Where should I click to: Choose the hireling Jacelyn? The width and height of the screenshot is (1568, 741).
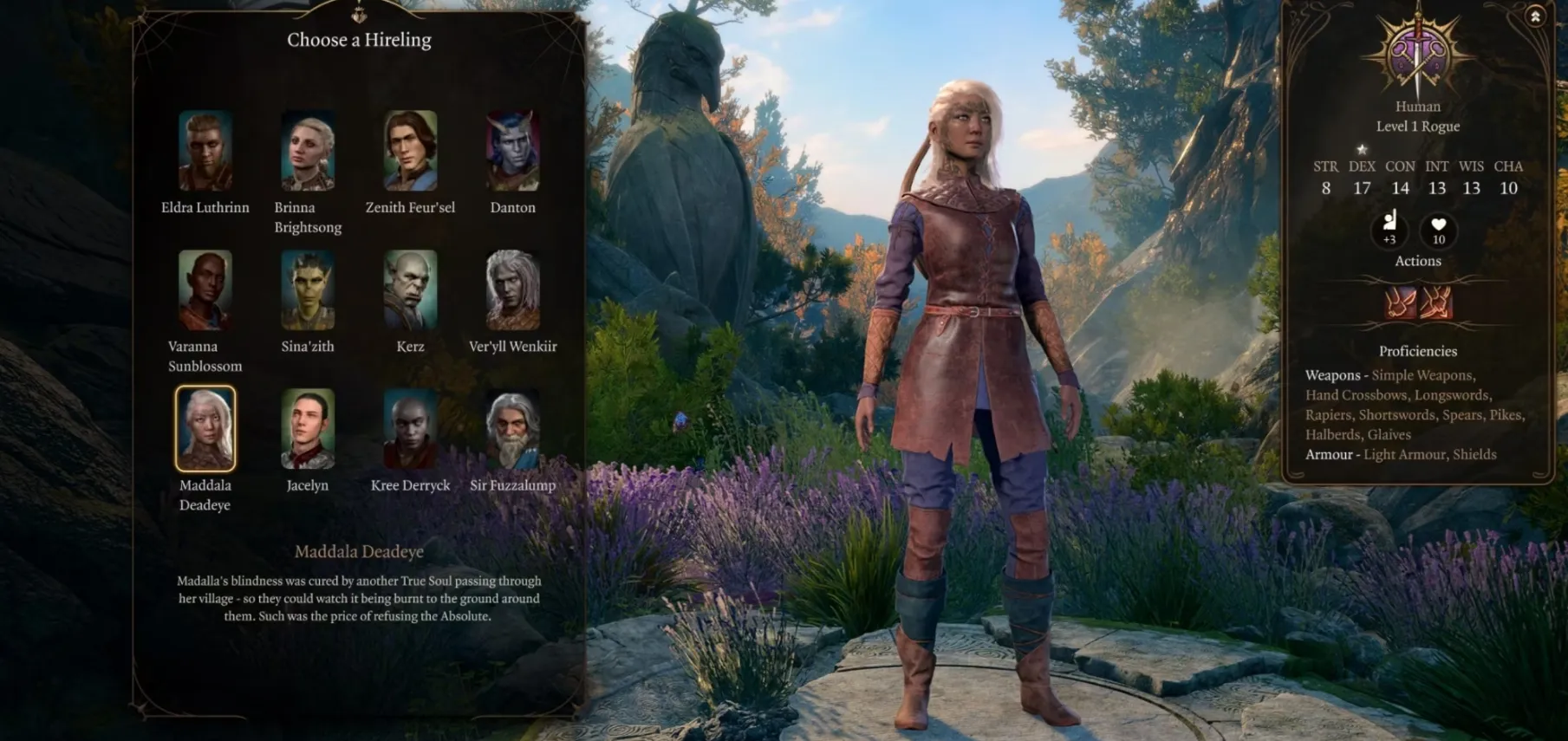coord(308,429)
